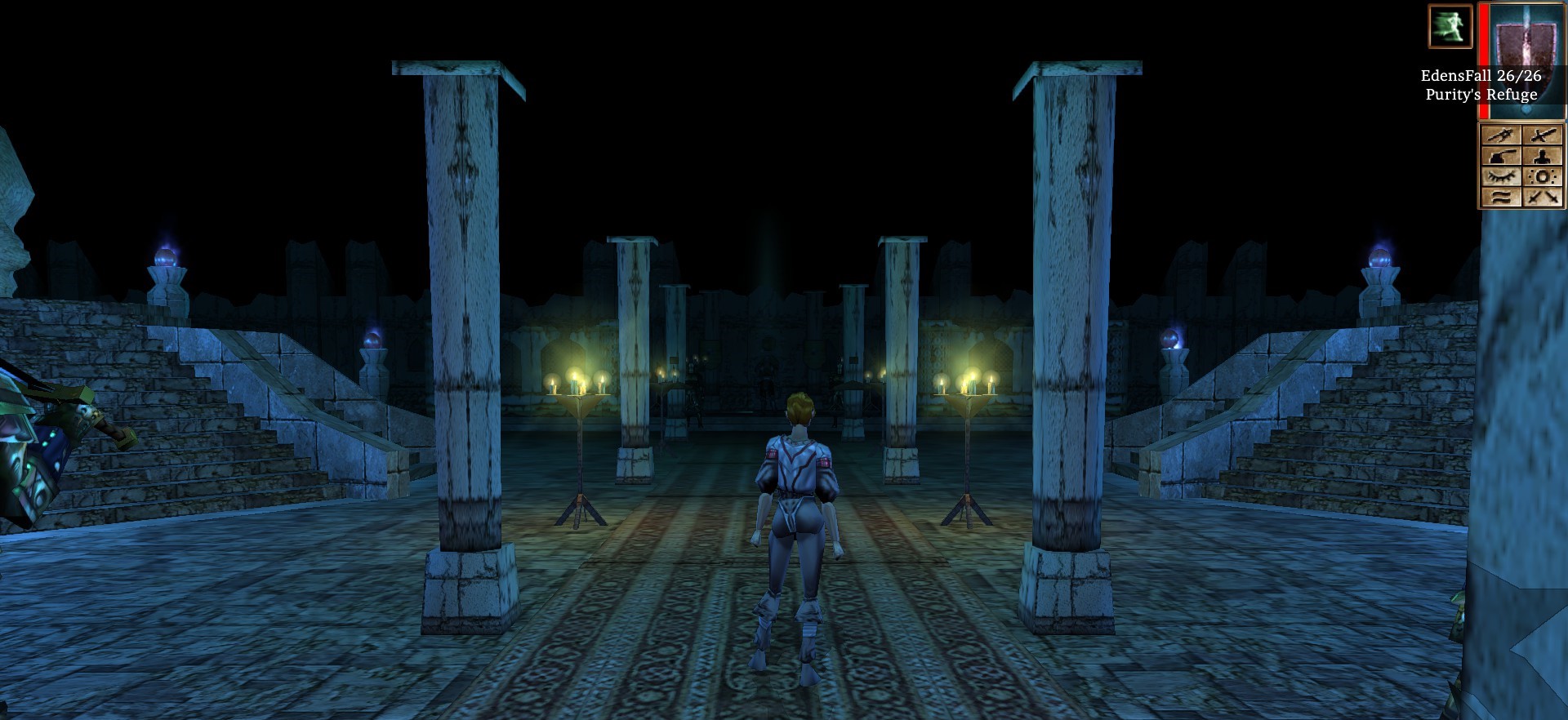The width and height of the screenshot is (1568, 720).
Task: Open the compass and quill map button
Action: pyautogui.click(x=1501, y=136)
